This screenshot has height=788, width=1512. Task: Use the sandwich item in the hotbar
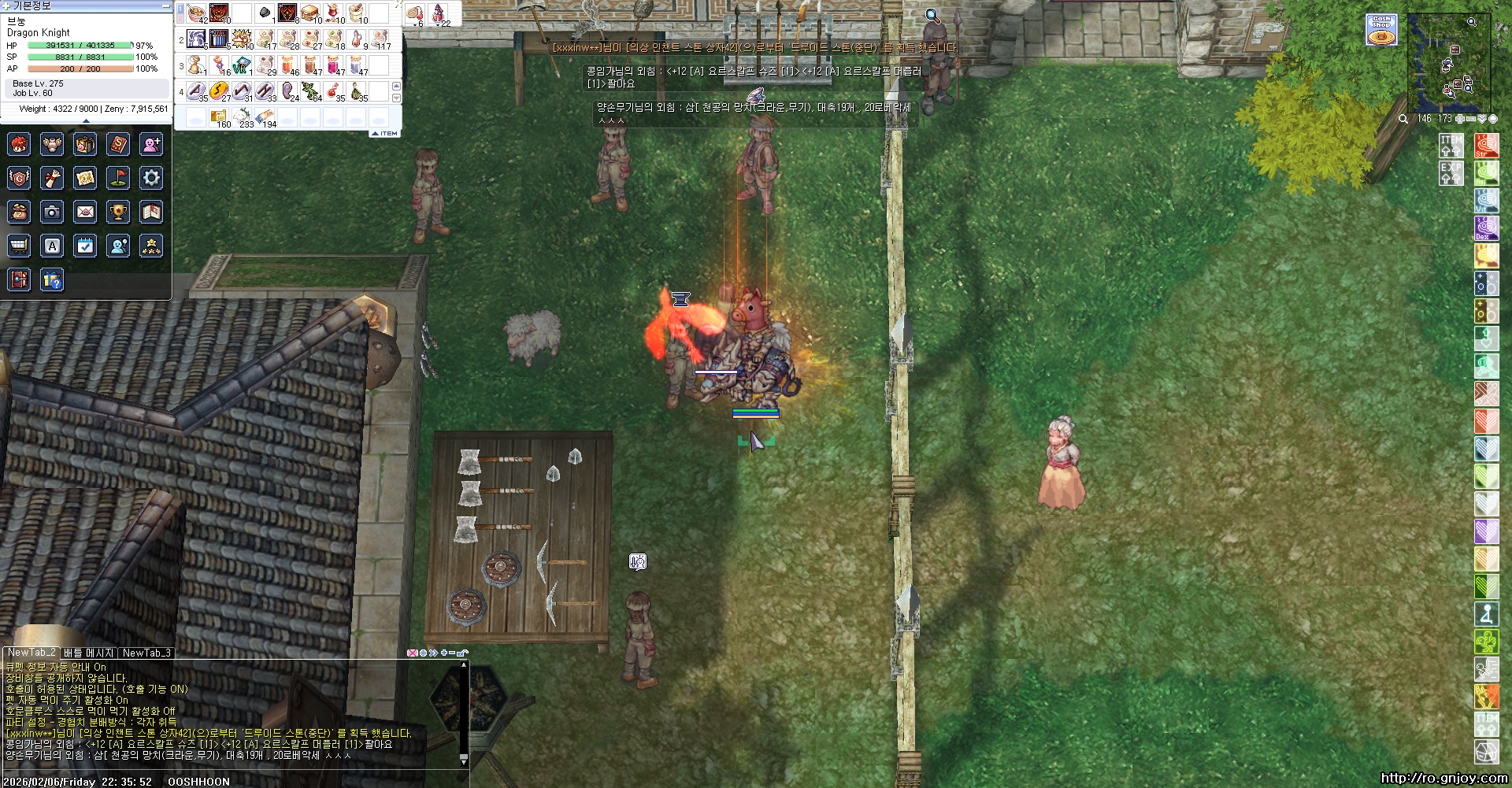310,13
